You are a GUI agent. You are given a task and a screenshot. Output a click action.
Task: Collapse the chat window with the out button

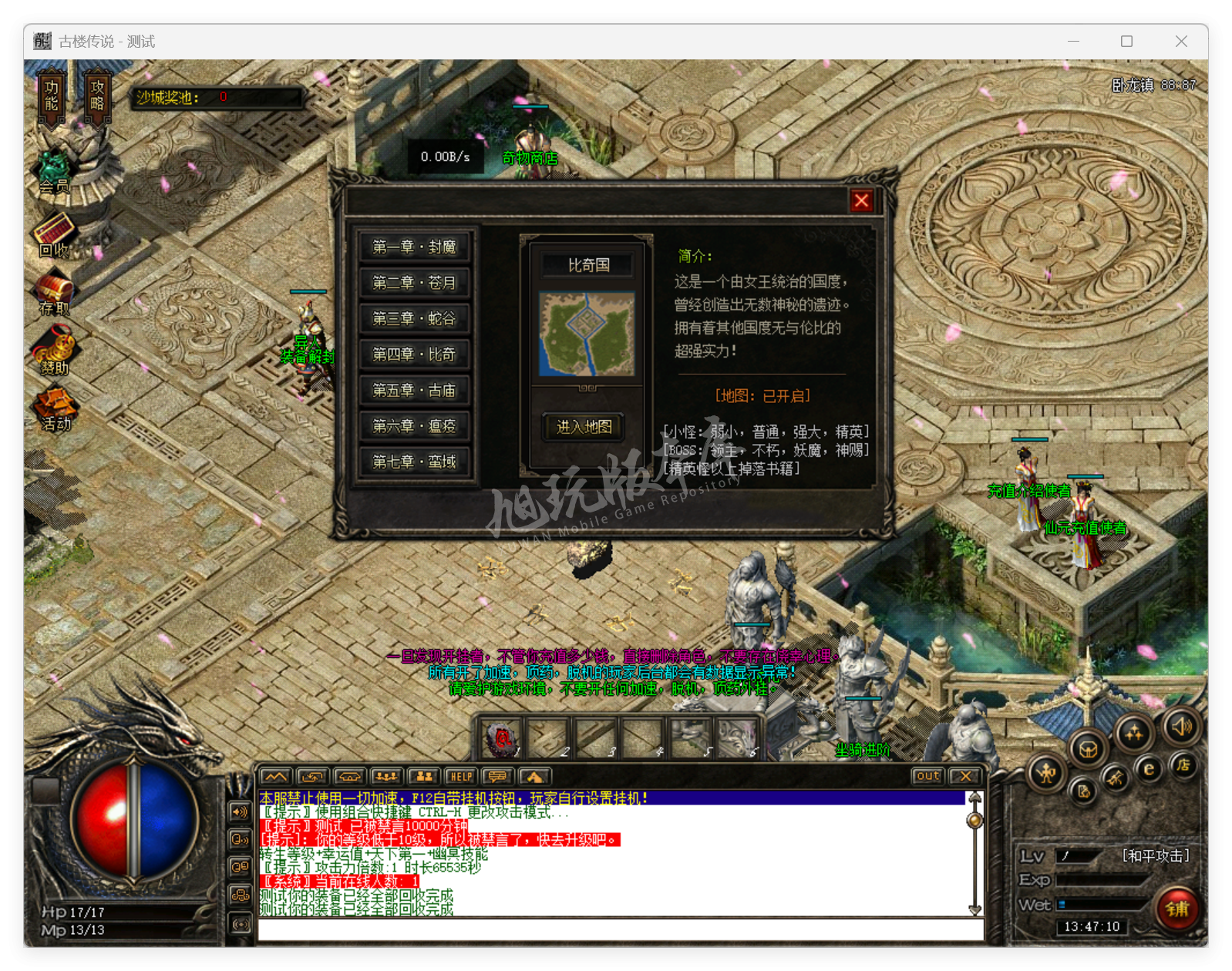pos(927,777)
